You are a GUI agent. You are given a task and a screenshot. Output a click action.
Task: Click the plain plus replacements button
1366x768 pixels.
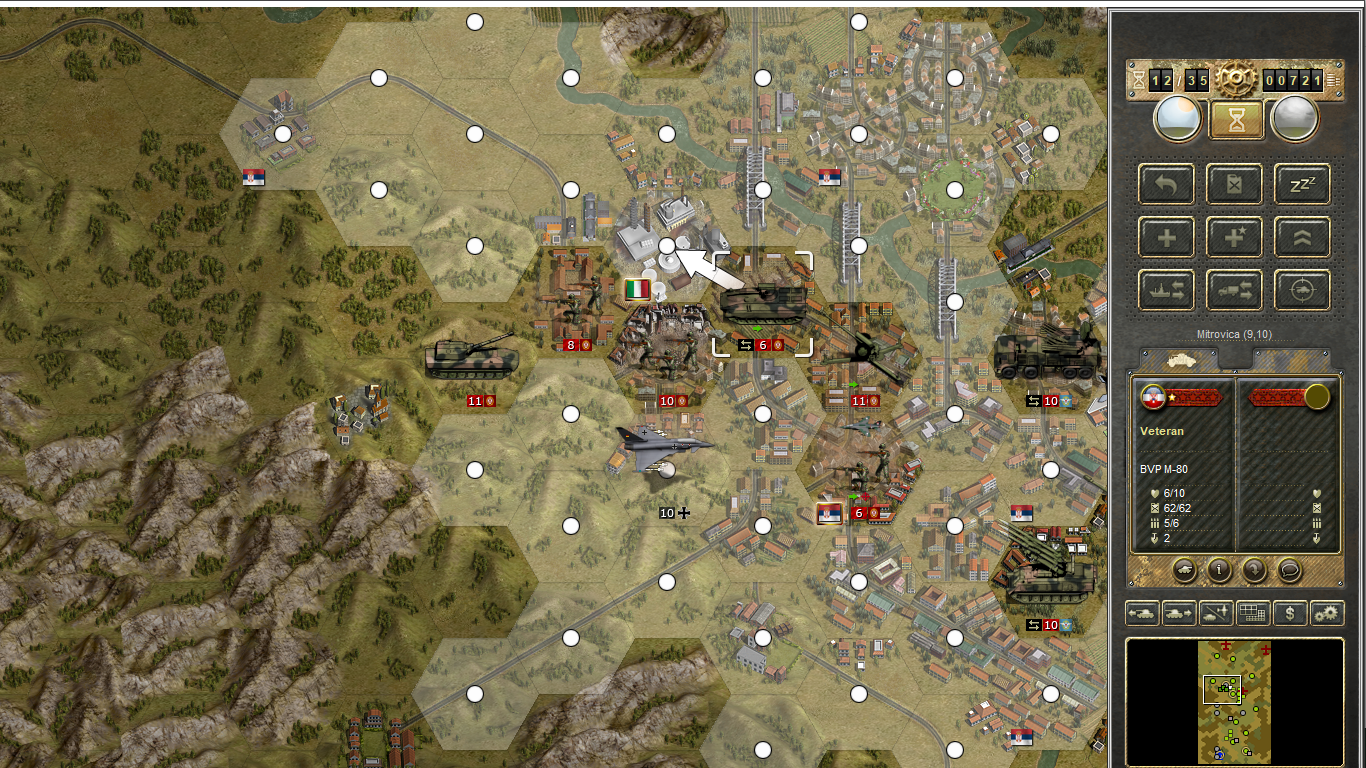point(1166,238)
